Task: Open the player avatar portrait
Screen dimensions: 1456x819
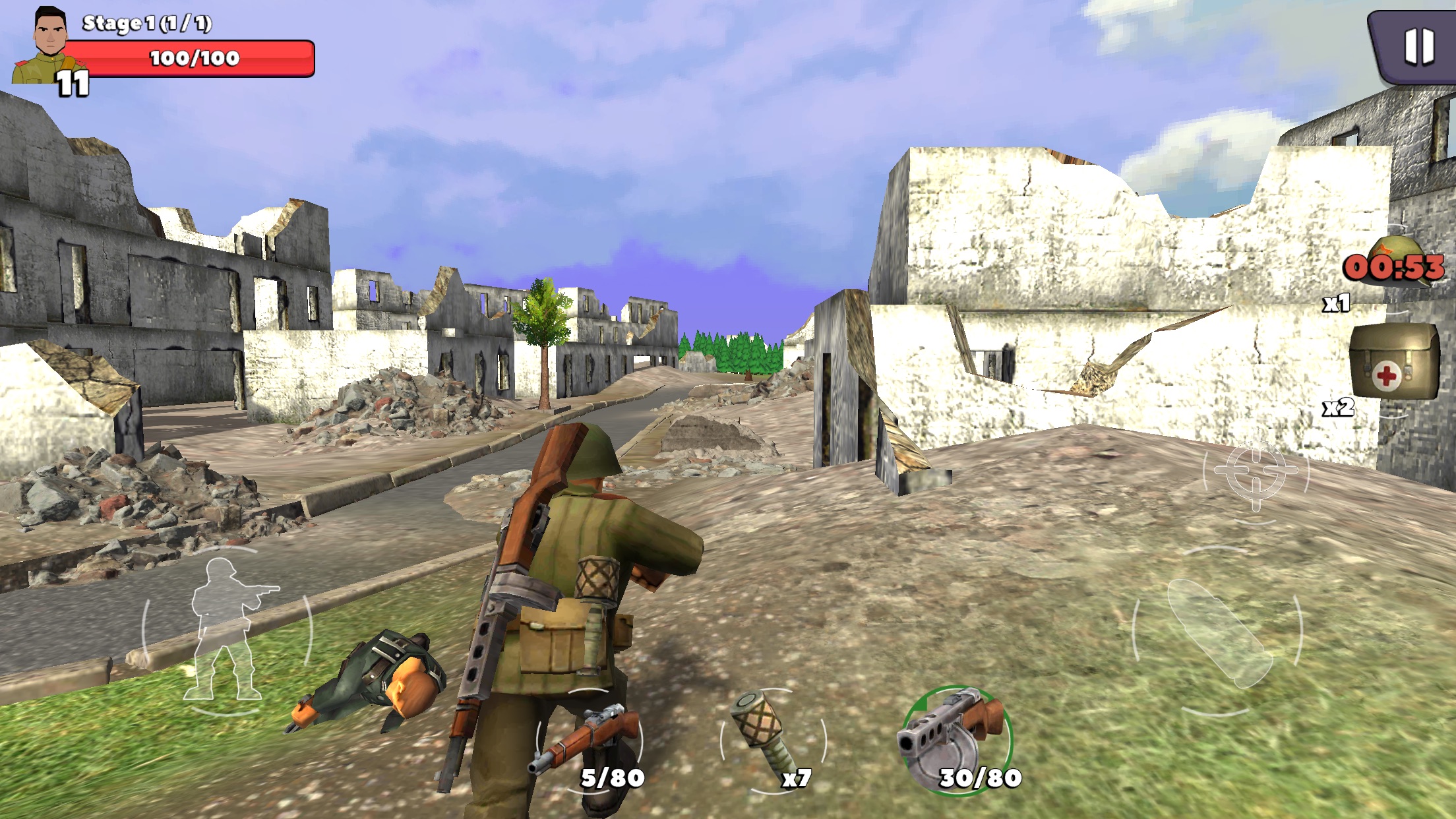Action: pyautogui.click(x=49, y=46)
